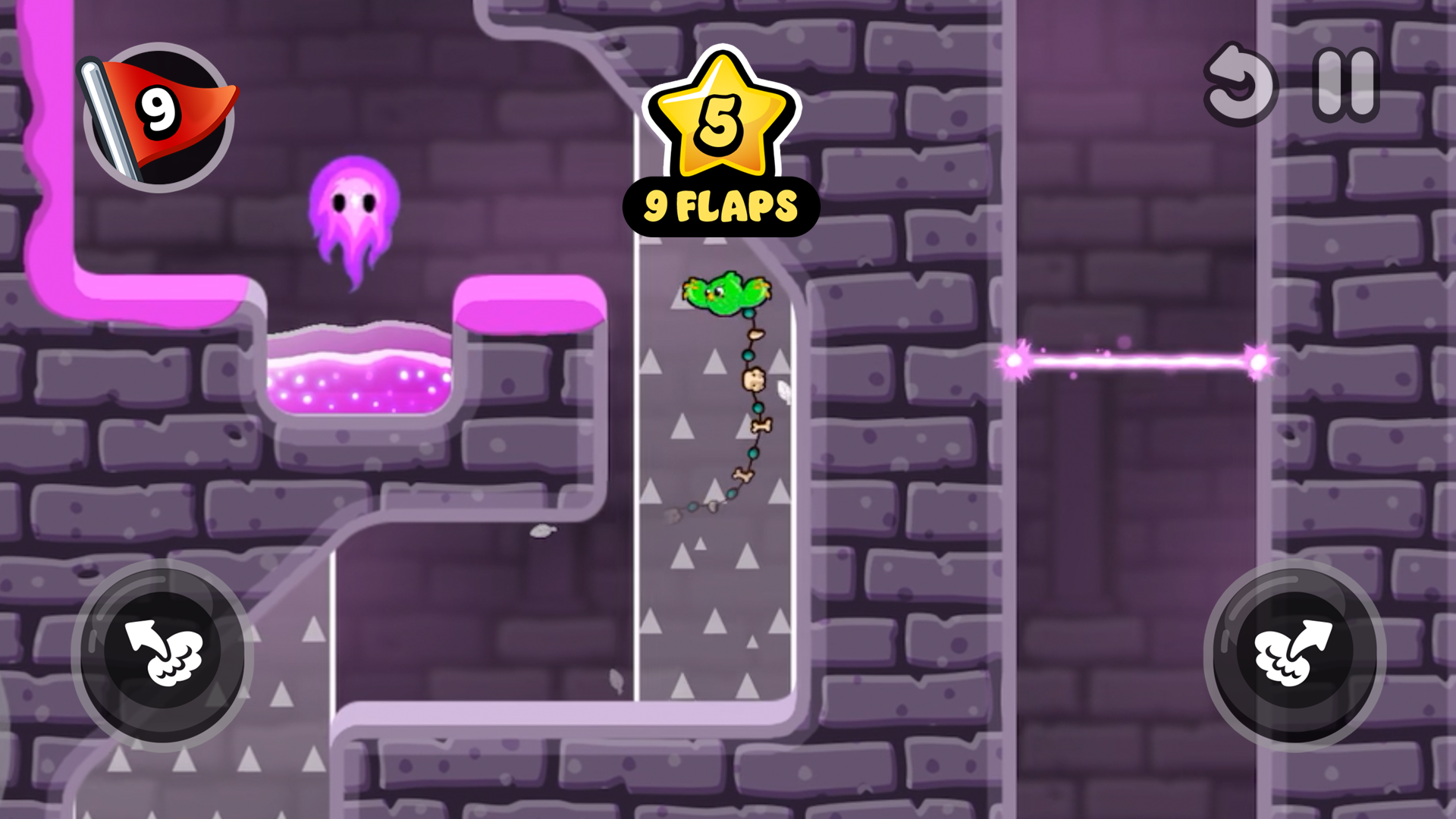Tap the pink slime platform ledge
1456x819 pixels.
531,303
